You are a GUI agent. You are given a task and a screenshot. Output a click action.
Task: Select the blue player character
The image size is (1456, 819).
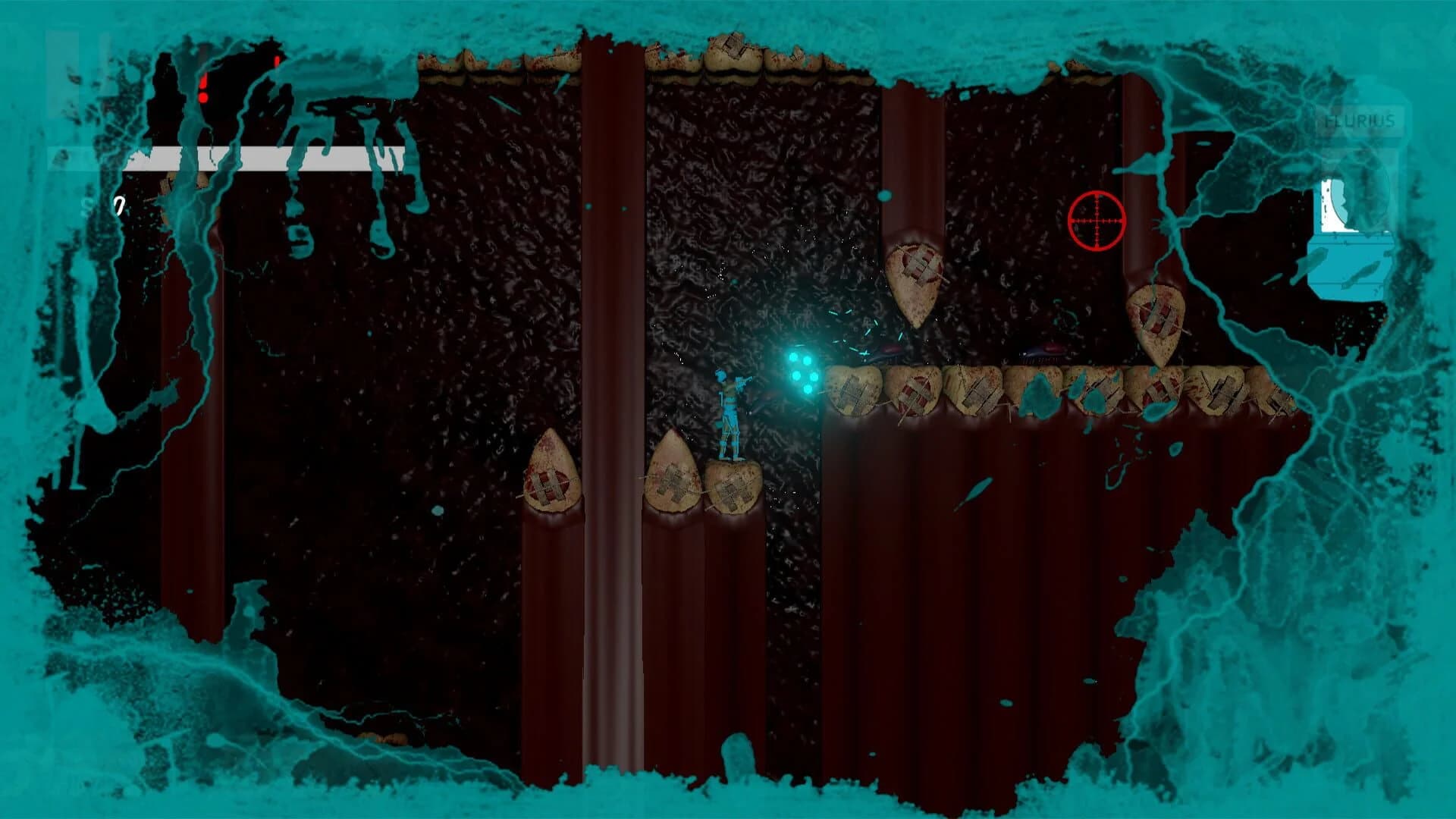click(730, 413)
